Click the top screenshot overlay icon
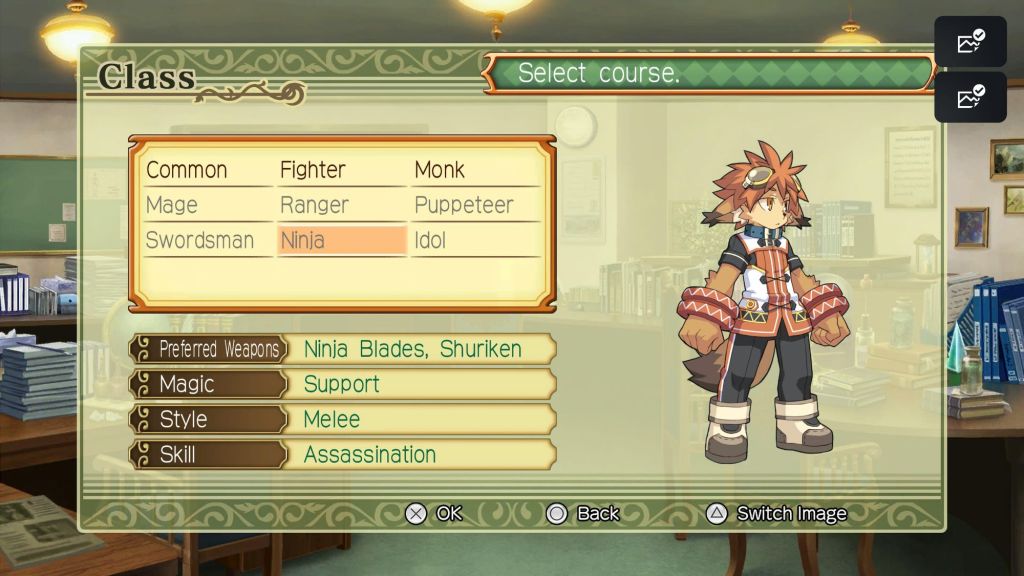The image size is (1024, 576). [x=971, y=42]
